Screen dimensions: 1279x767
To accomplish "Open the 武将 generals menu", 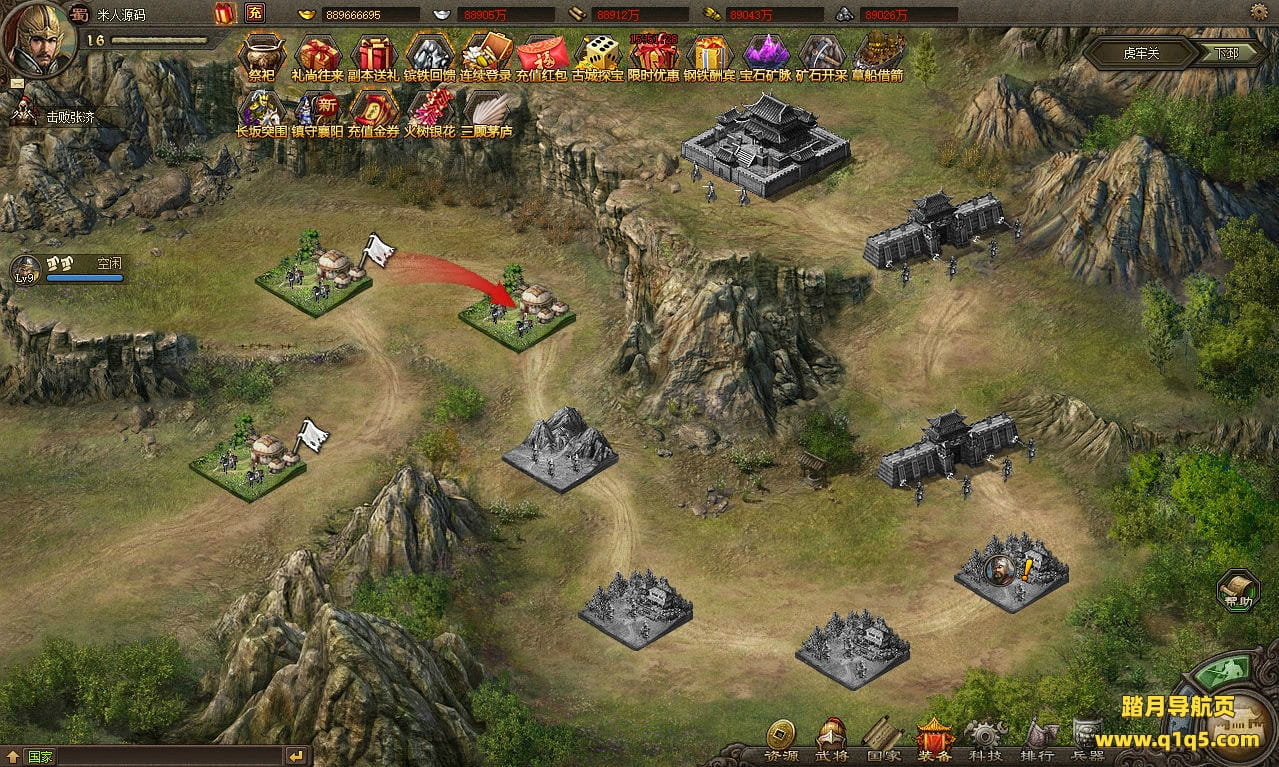I will click(832, 741).
